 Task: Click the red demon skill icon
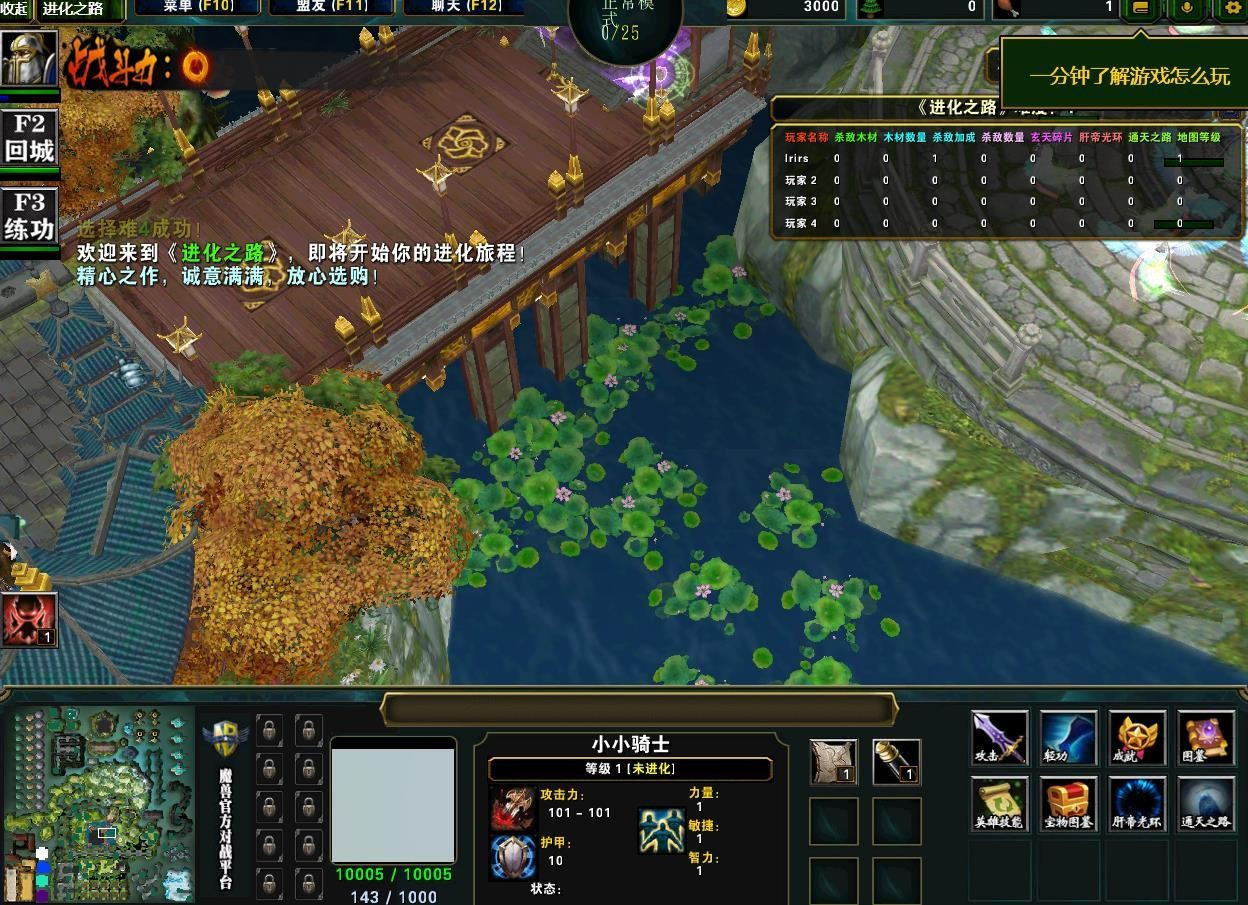(x=29, y=620)
